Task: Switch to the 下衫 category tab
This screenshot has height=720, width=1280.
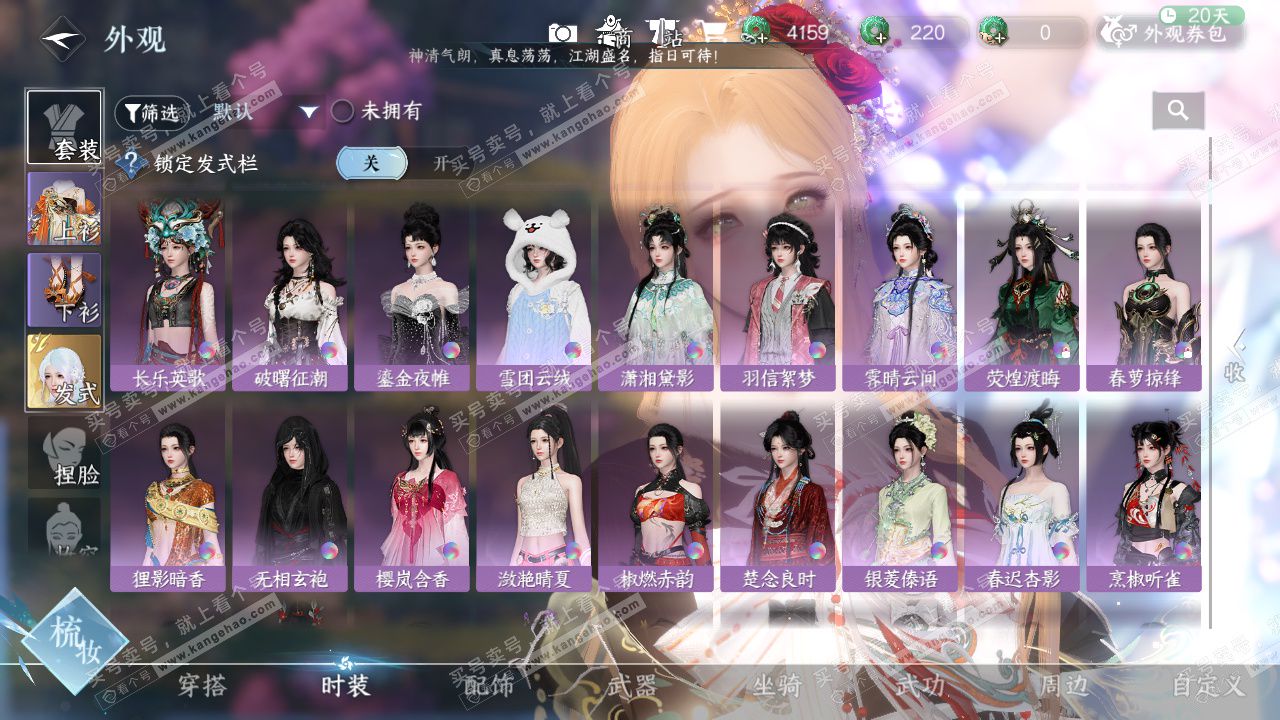Action: click(65, 290)
